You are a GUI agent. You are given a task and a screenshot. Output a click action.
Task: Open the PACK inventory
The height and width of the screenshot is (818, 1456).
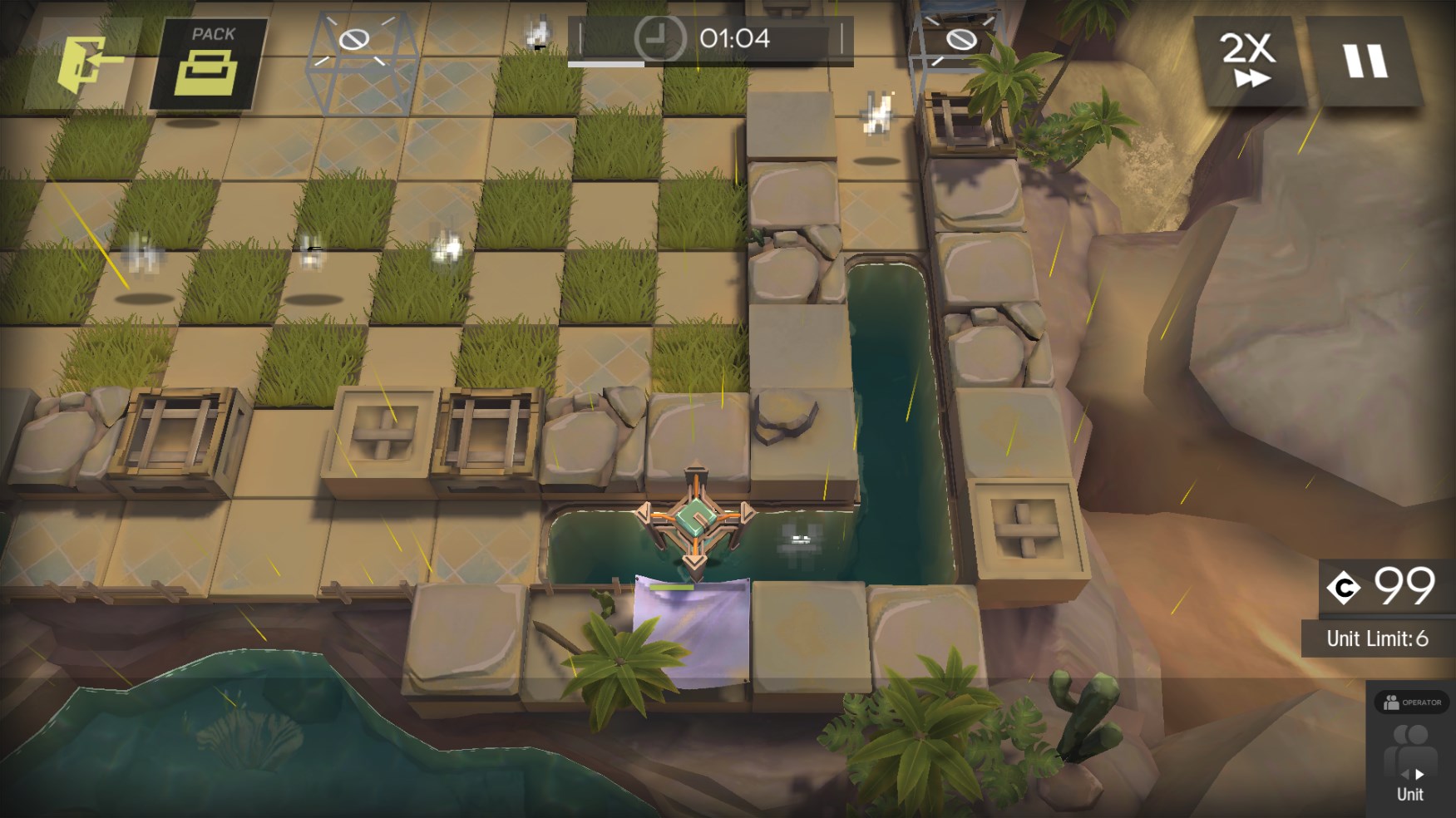pyautogui.click(x=208, y=63)
